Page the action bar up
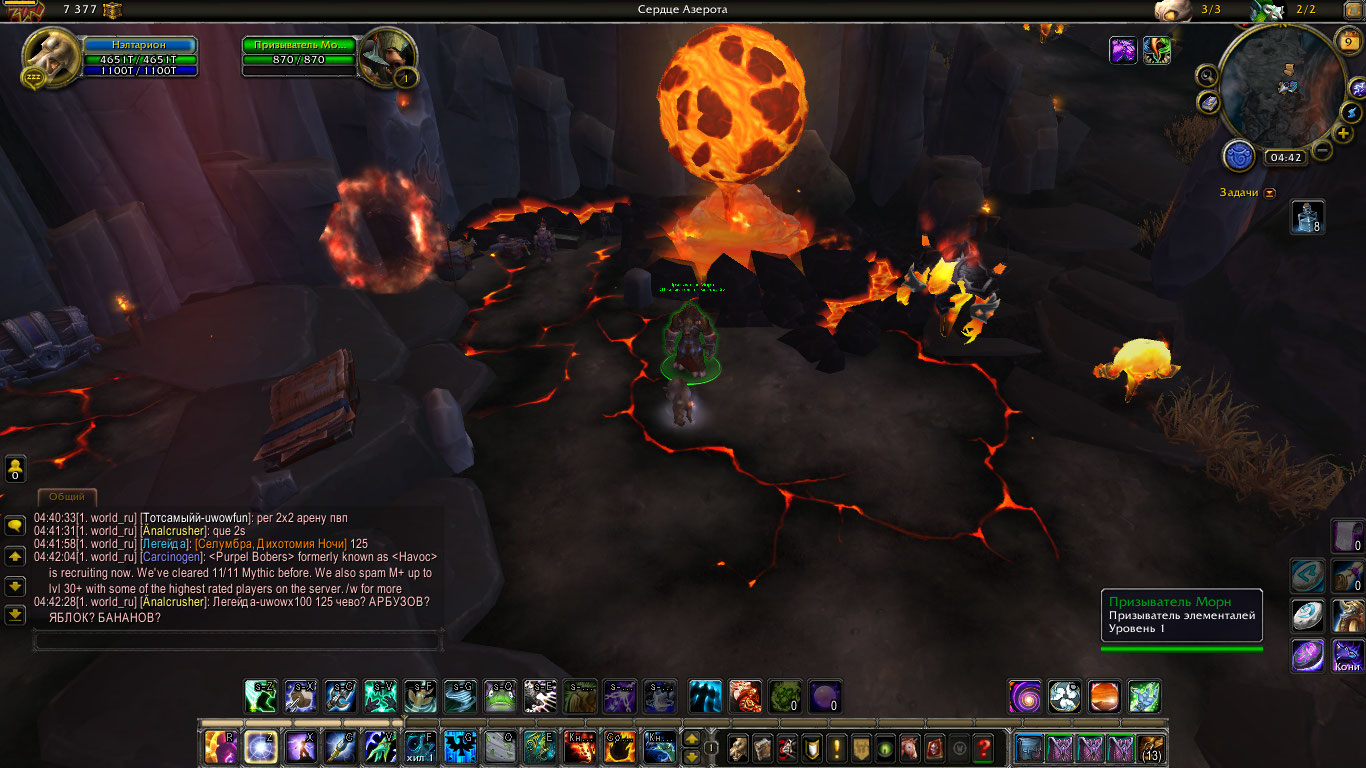Image resolution: width=1366 pixels, height=768 pixels. [x=691, y=739]
